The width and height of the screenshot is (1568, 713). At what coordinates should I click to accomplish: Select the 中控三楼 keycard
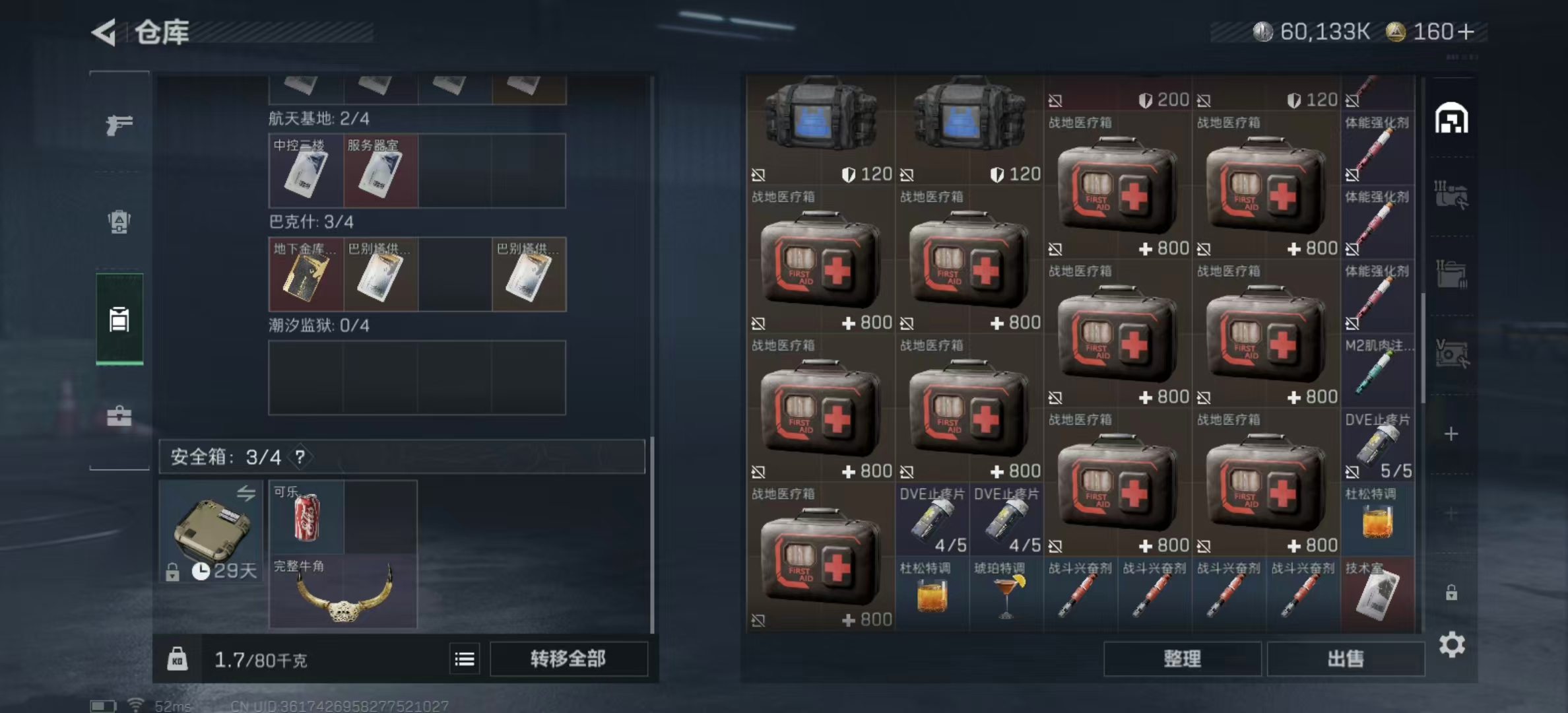[x=306, y=171]
